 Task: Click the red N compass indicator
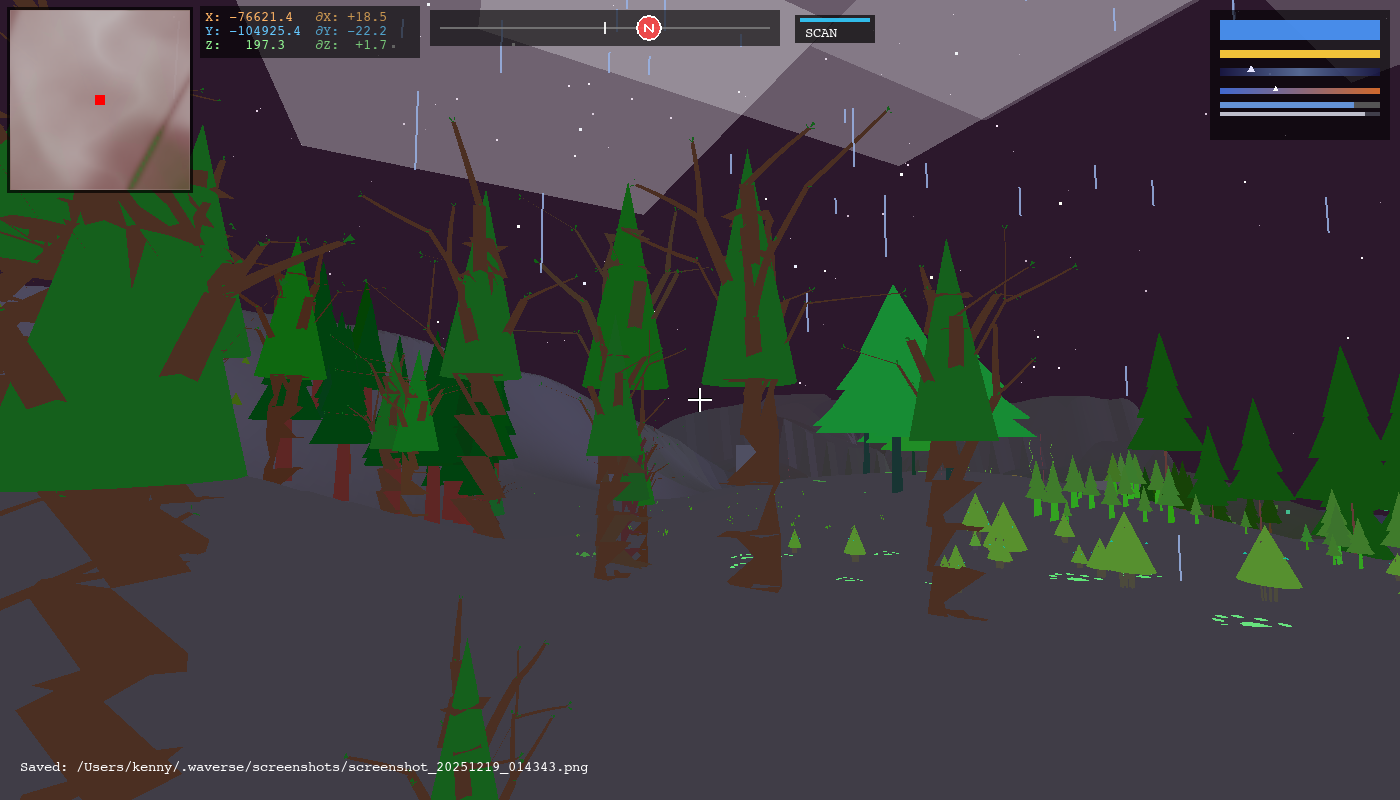[650, 28]
